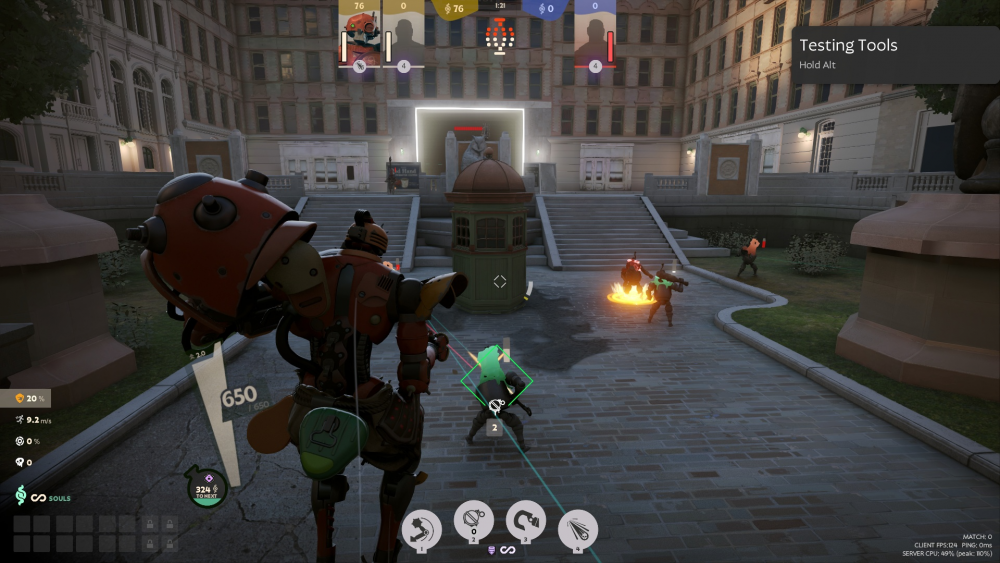1000x563 pixels.
Task: Click the Souls currency icon
Action: tap(20, 496)
